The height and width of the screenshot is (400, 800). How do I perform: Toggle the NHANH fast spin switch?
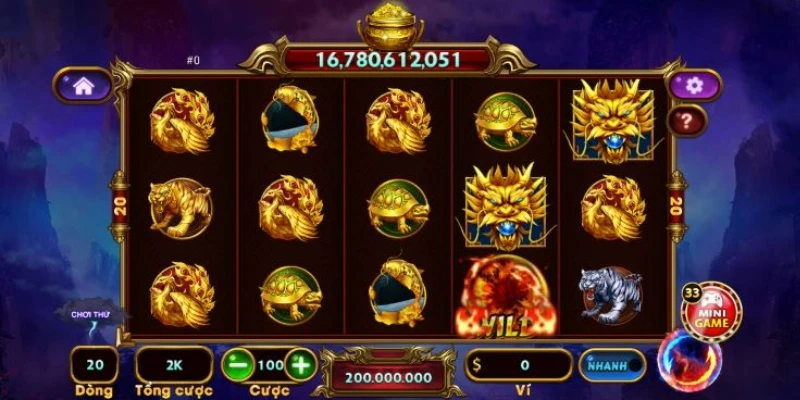(612, 366)
